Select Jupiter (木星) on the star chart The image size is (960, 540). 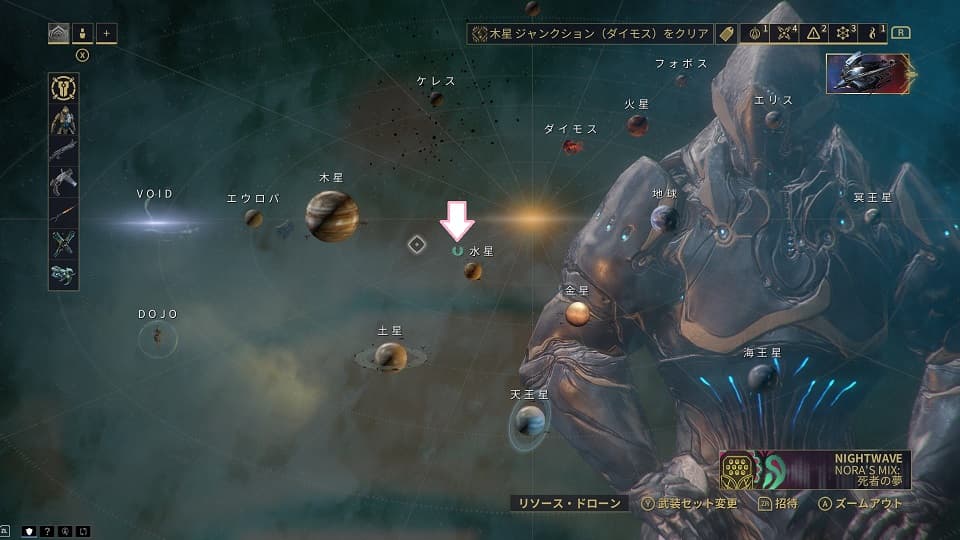coord(331,216)
